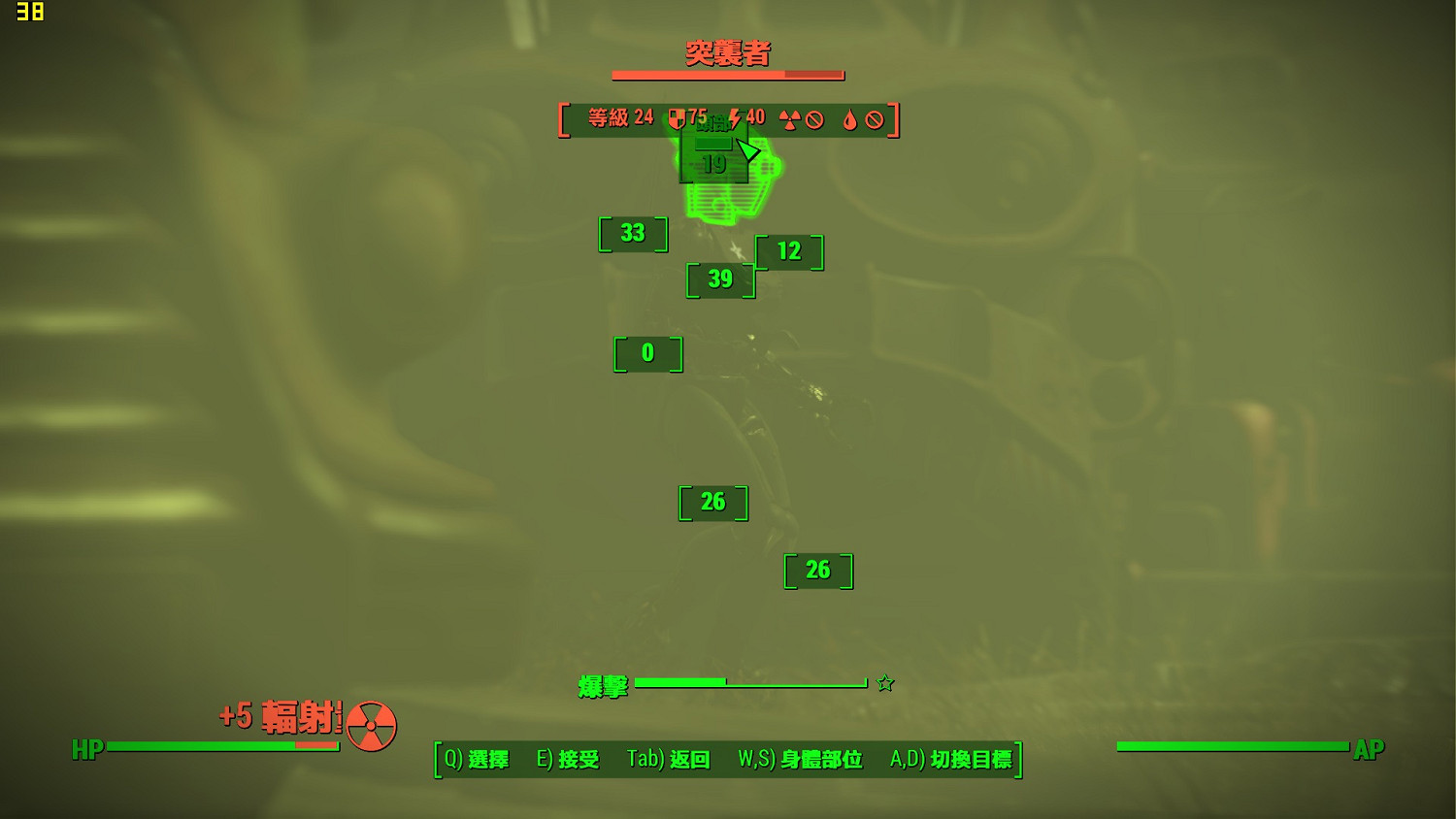Select the leg part showing 26 percent
This screenshot has height=819, width=1456.
pyautogui.click(x=712, y=503)
